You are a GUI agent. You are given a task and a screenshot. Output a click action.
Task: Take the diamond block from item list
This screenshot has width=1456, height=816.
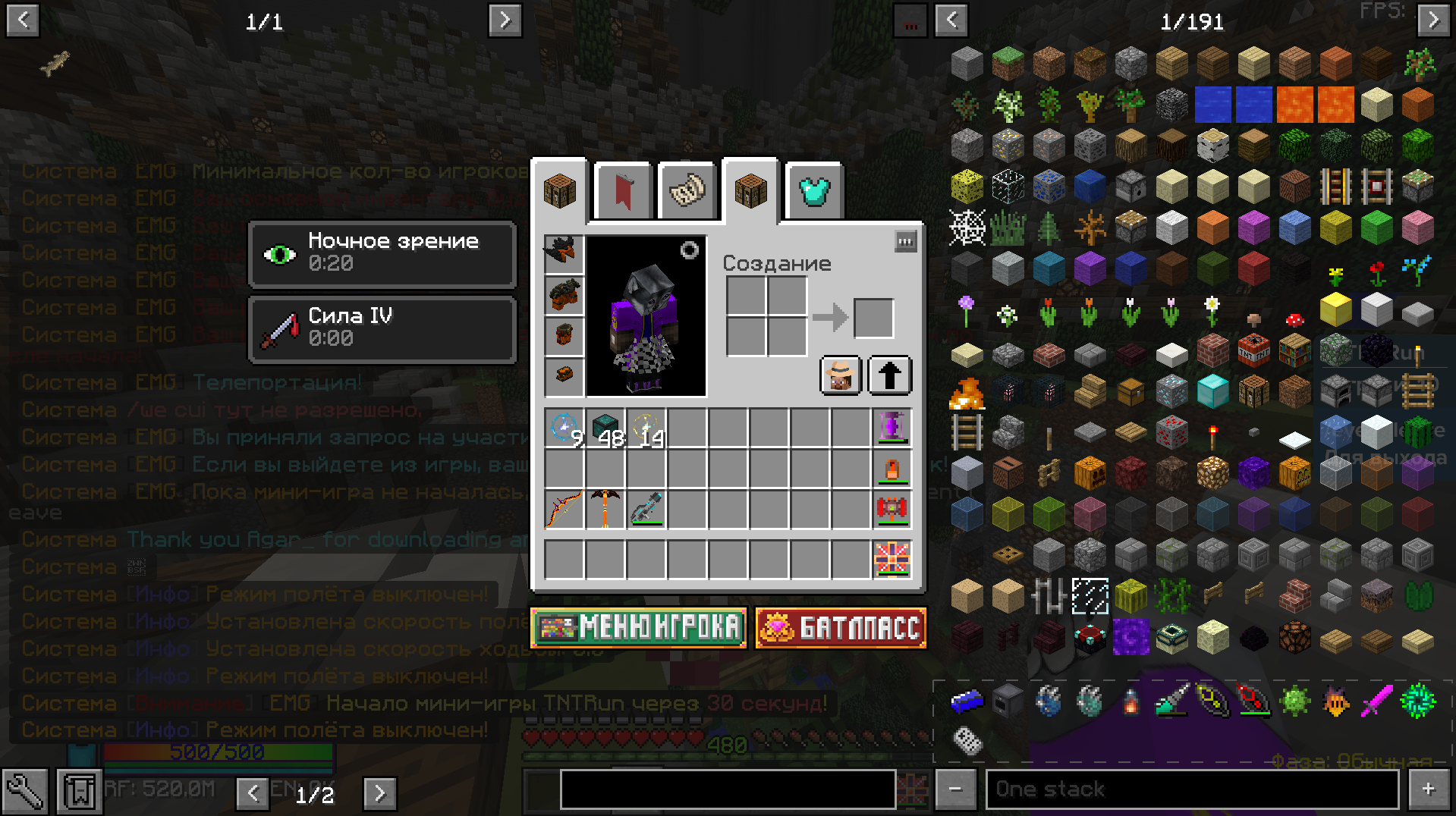(1212, 392)
